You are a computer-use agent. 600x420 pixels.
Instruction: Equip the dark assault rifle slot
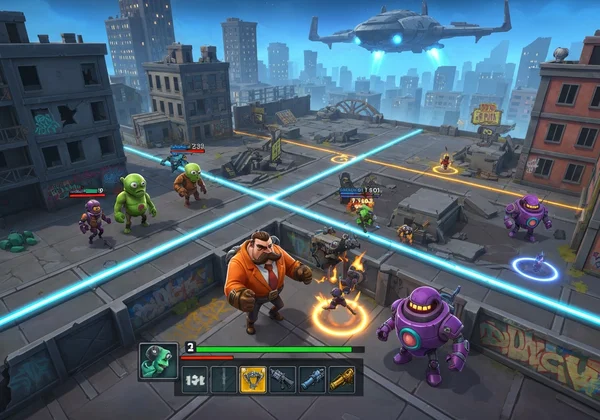[x=283, y=380]
